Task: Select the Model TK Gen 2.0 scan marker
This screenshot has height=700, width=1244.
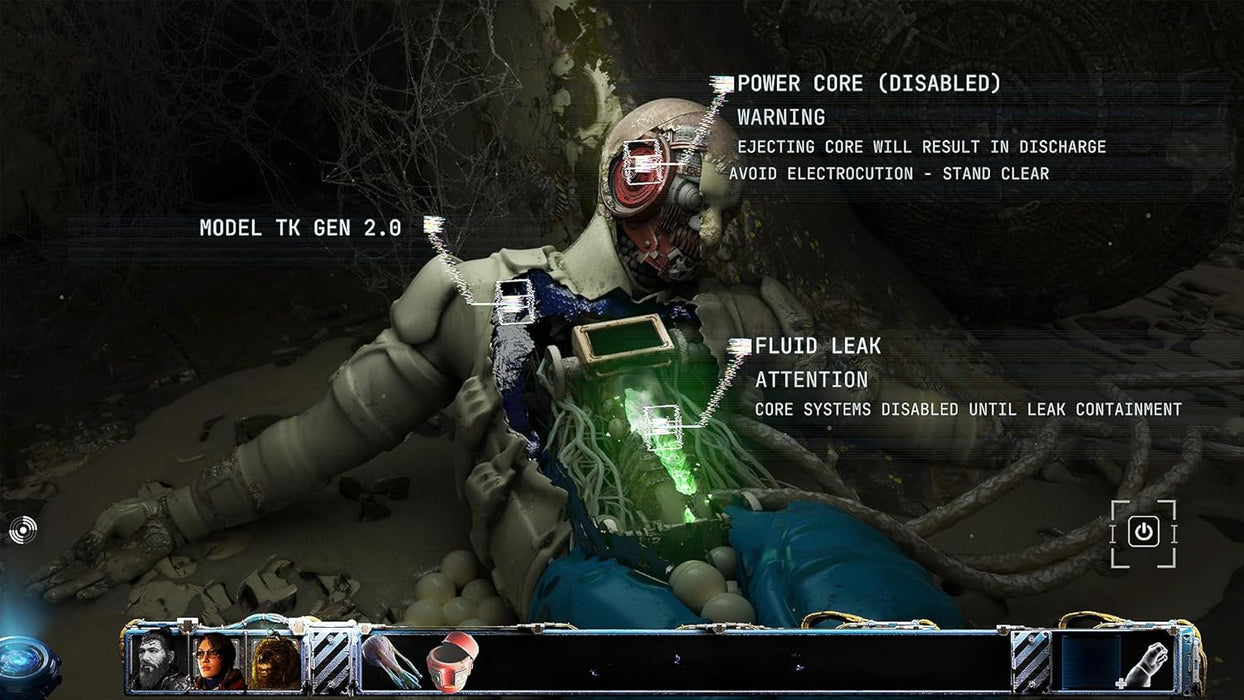Action: pos(514,301)
